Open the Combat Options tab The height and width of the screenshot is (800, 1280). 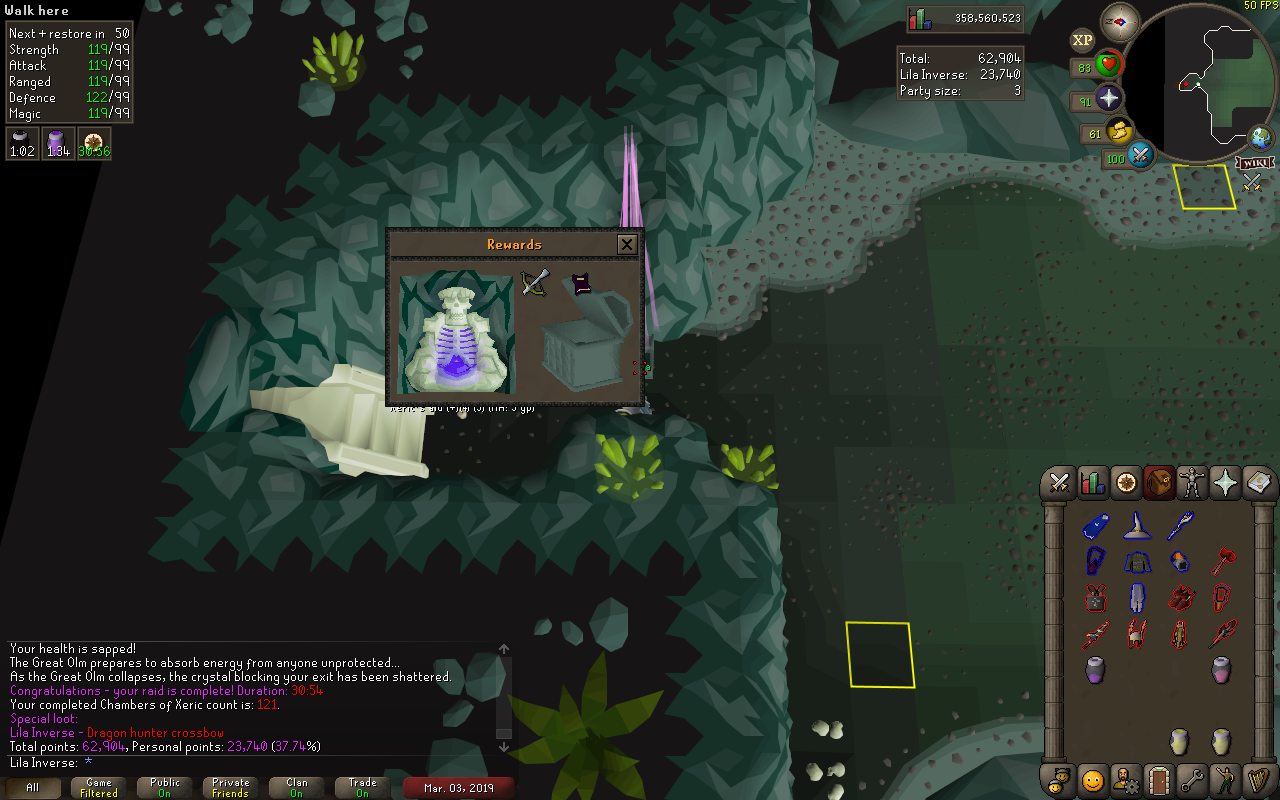(x=1059, y=484)
